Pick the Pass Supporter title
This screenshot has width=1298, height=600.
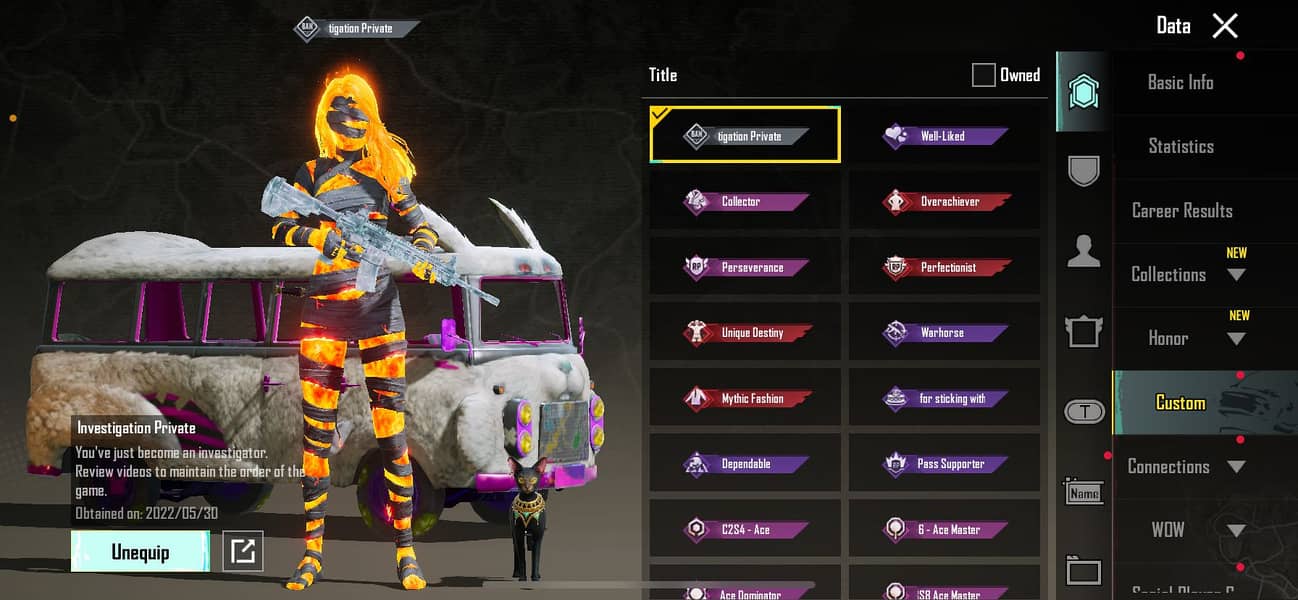[x=944, y=464]
